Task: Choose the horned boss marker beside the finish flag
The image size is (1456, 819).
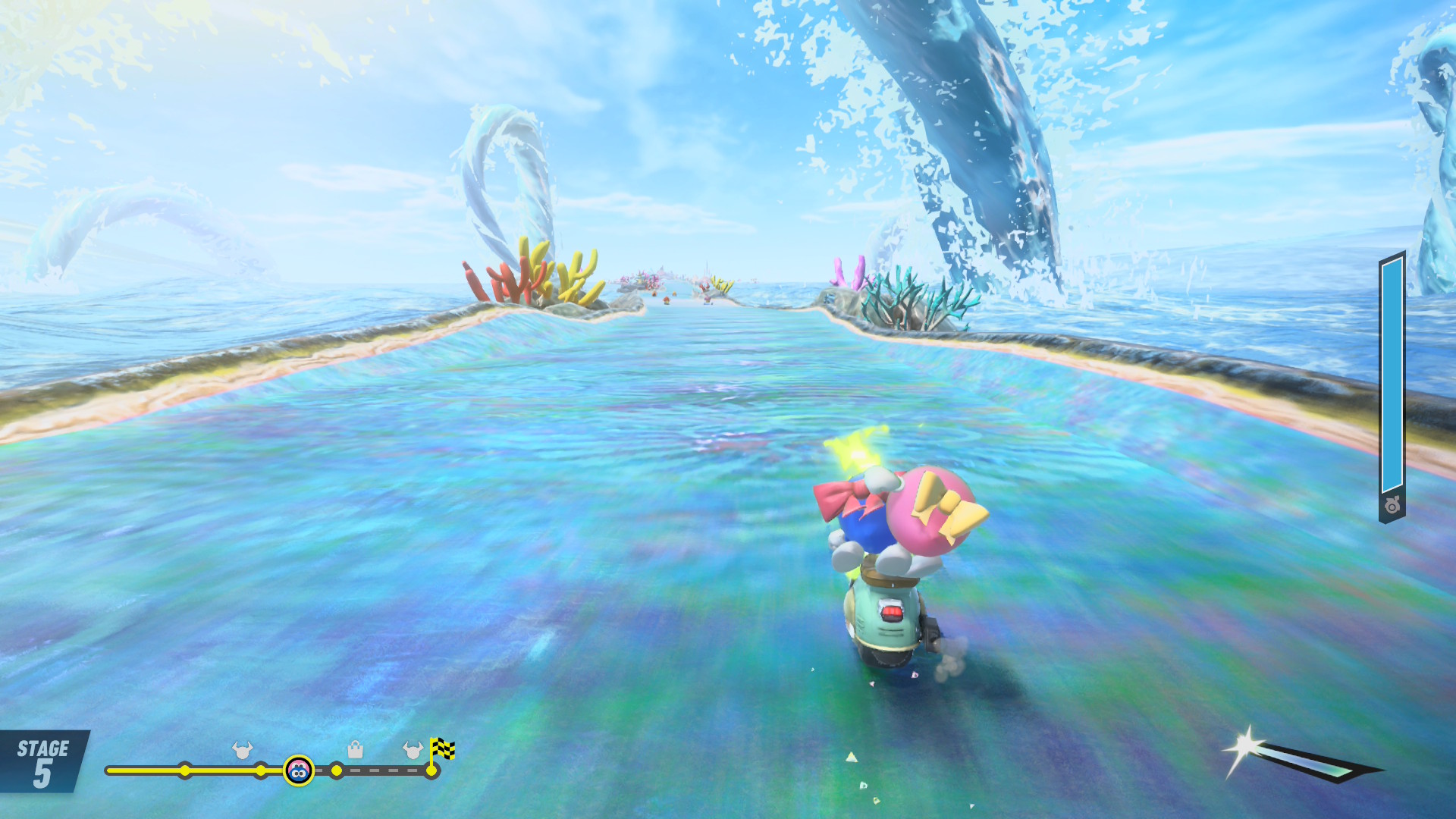Action: (412, 750)
